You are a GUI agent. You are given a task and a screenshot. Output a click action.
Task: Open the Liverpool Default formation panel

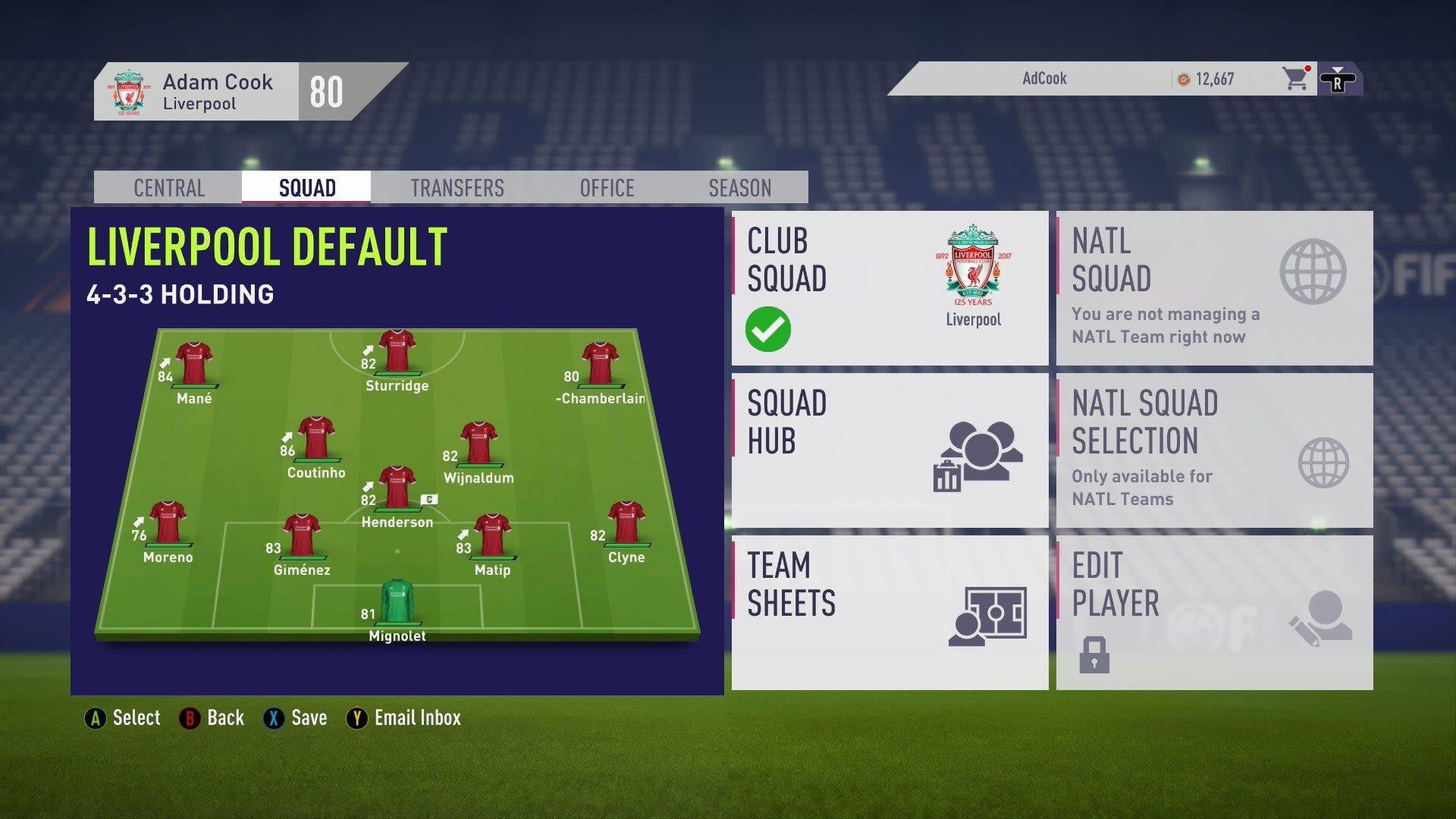397,451
